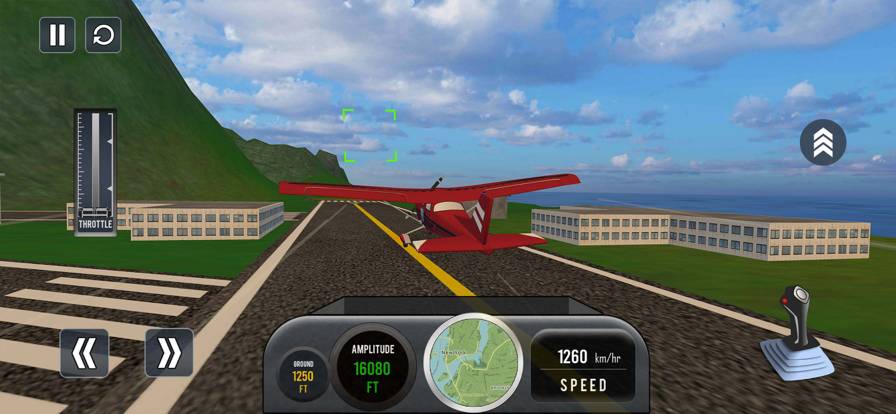Screen dimensions: 896x414
Task: Click the Throttle slider lever
Action: click(95, 211)
